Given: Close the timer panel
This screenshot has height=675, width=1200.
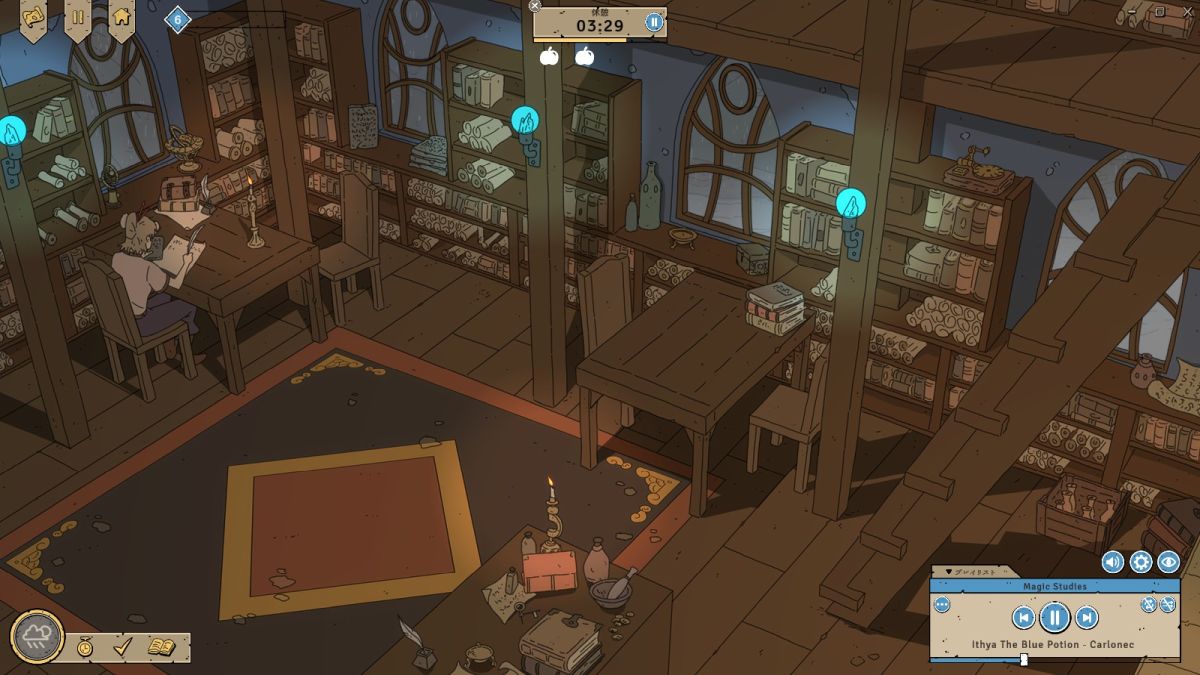Looking at the screenshot, I should pyautogui.click(x=535, y=6).
